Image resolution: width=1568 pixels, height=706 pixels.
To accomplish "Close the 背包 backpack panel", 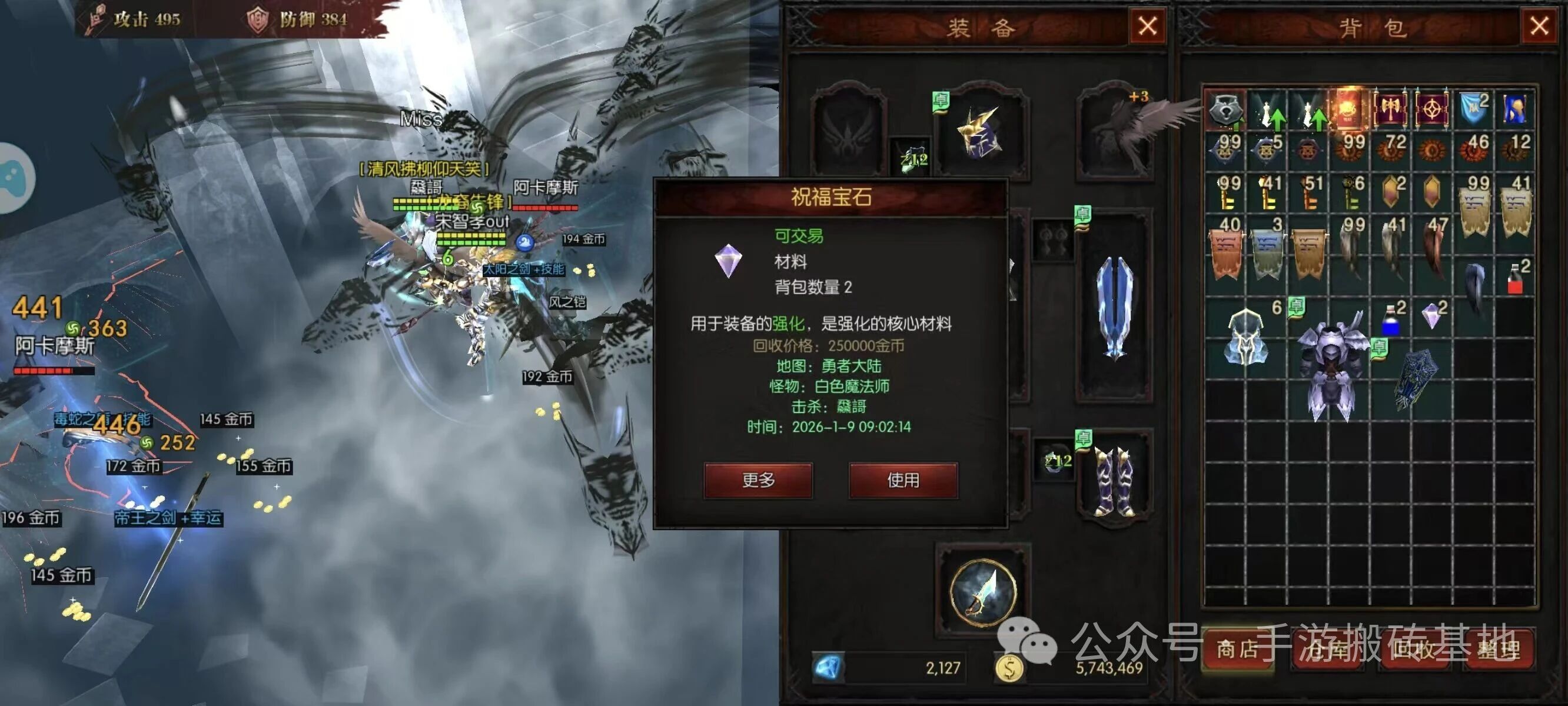I will pyautogui.click(x=1539, y=26).
